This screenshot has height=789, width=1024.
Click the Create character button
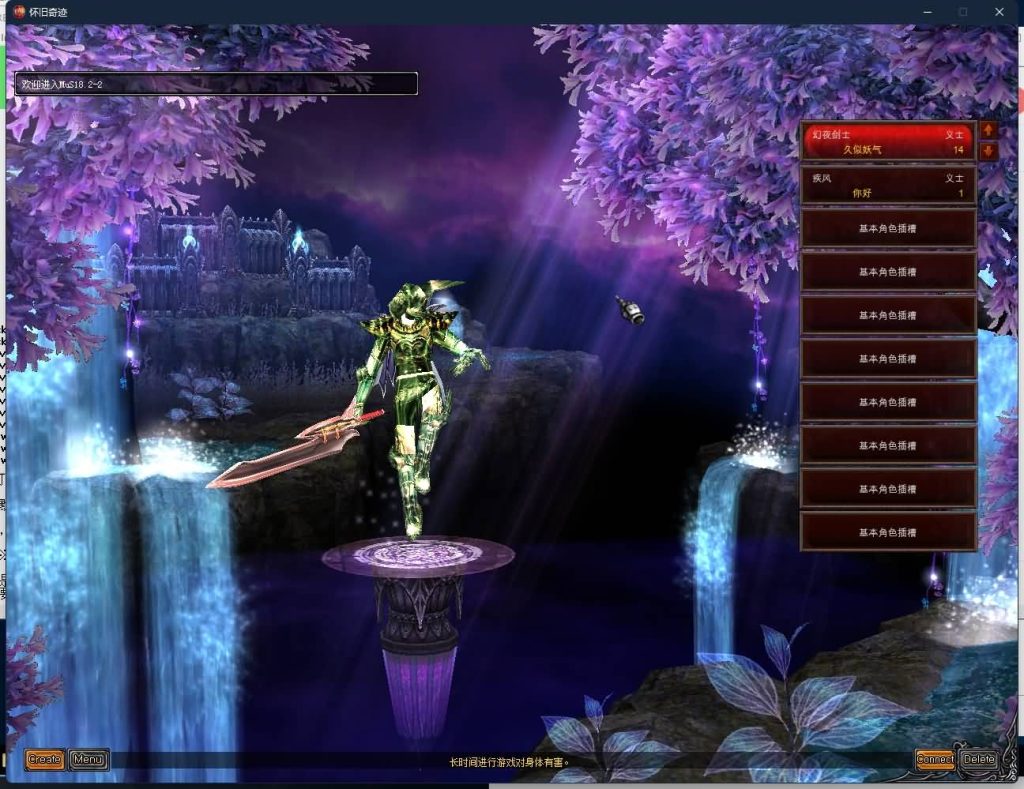tap(45, 760)
